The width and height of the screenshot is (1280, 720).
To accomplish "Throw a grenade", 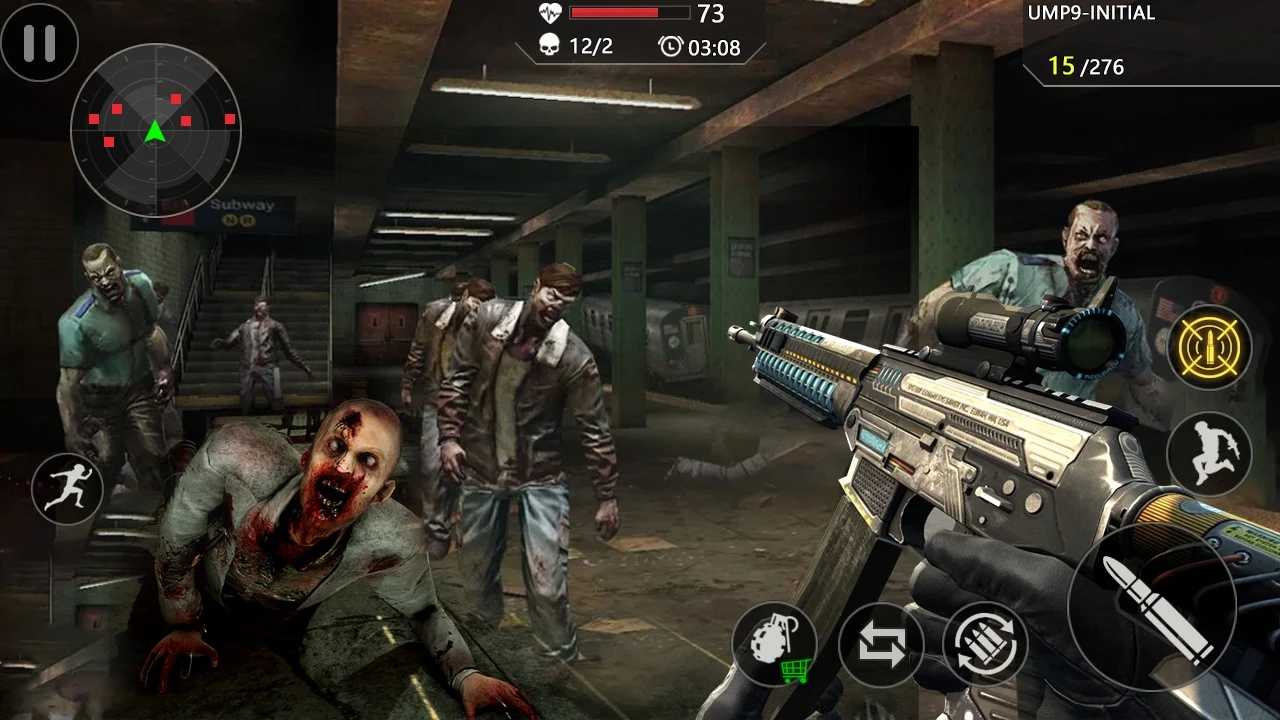I will point(775,640).
